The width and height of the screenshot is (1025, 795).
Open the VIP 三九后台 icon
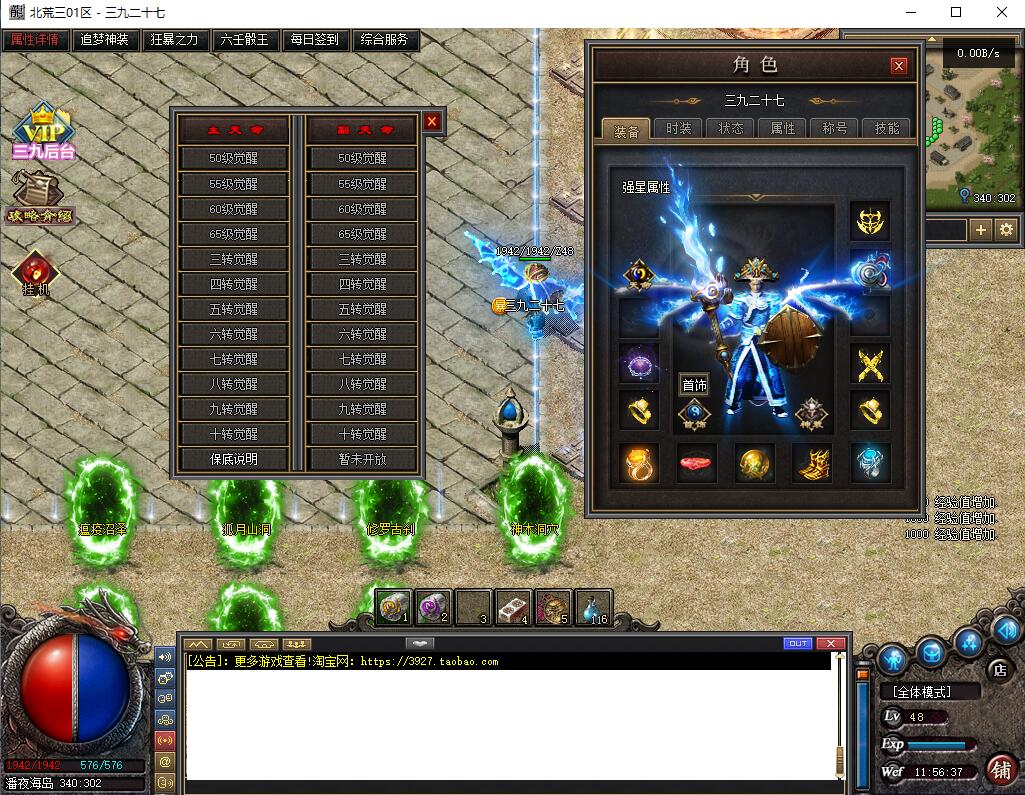tap(43, 130)
